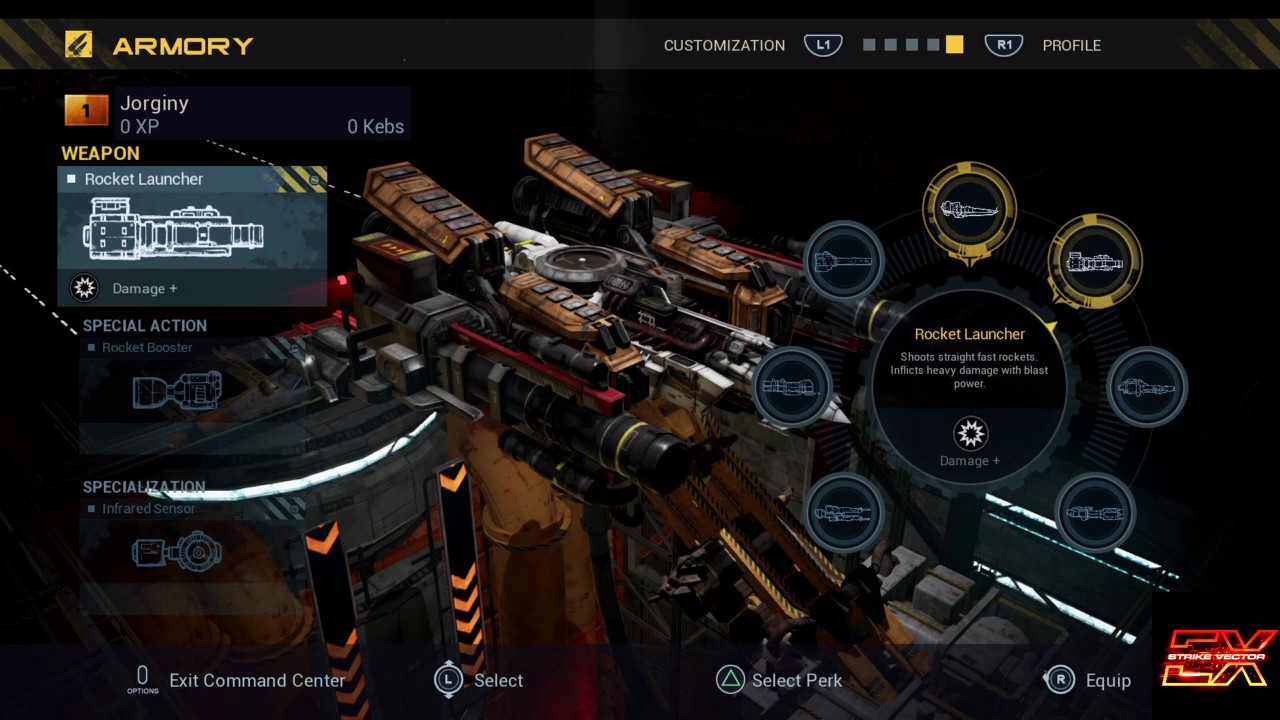Click the Infrared Sensor blueprint icon
This screenshot has width=1280, height=720.
[x=176, y=551]
